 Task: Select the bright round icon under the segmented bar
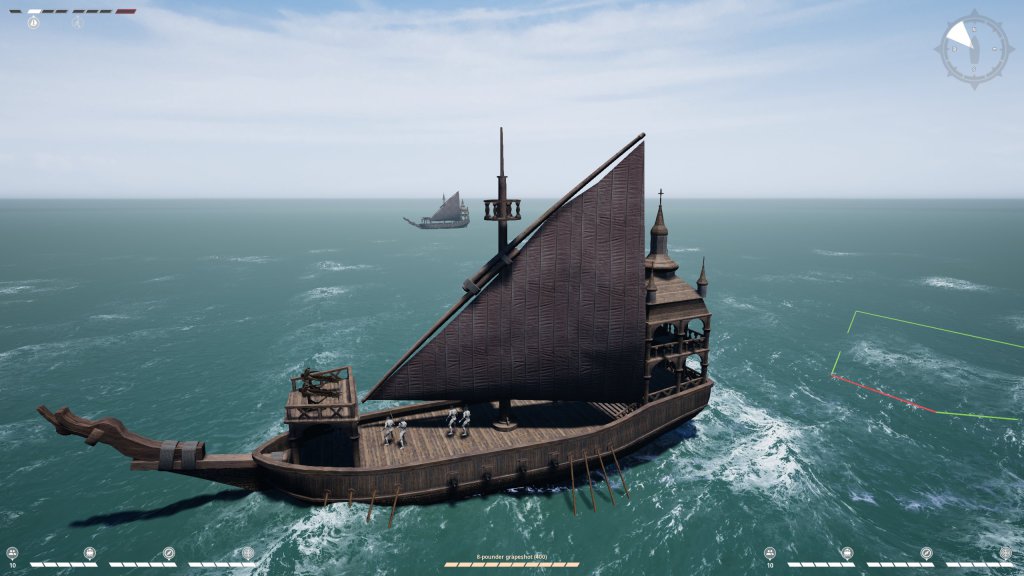34,22
